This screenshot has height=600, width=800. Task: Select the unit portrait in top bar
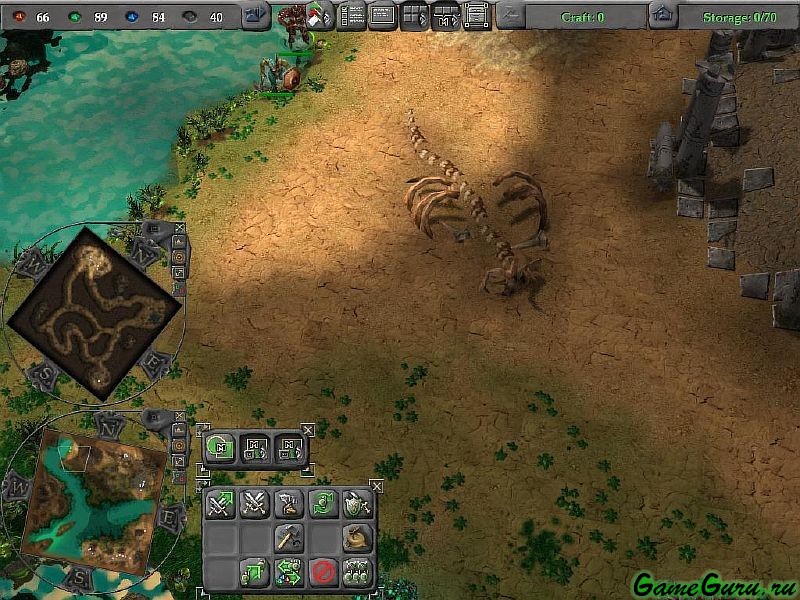[x=296, y=15]
